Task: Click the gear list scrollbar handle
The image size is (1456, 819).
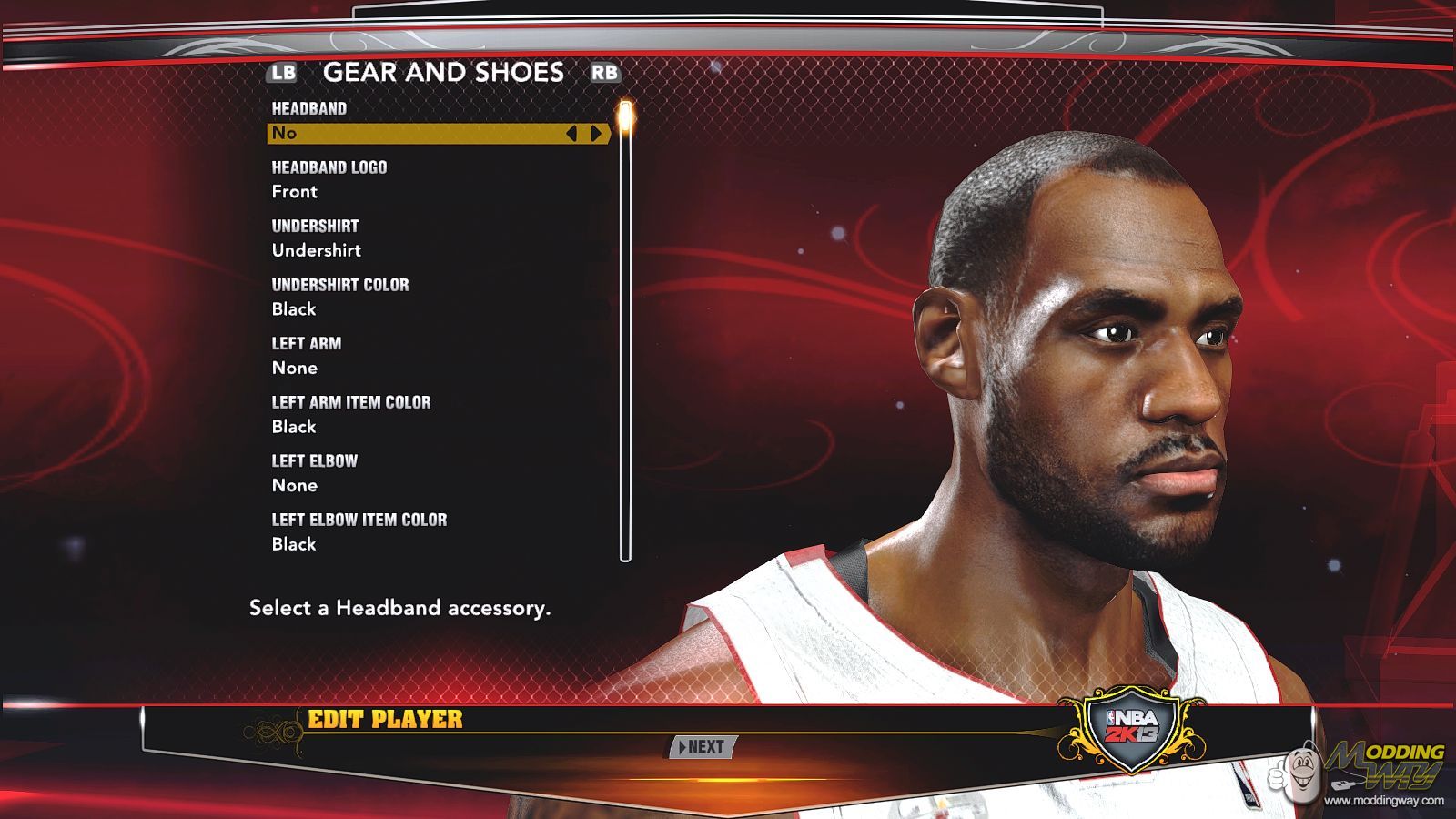Action: click(625, 118)
